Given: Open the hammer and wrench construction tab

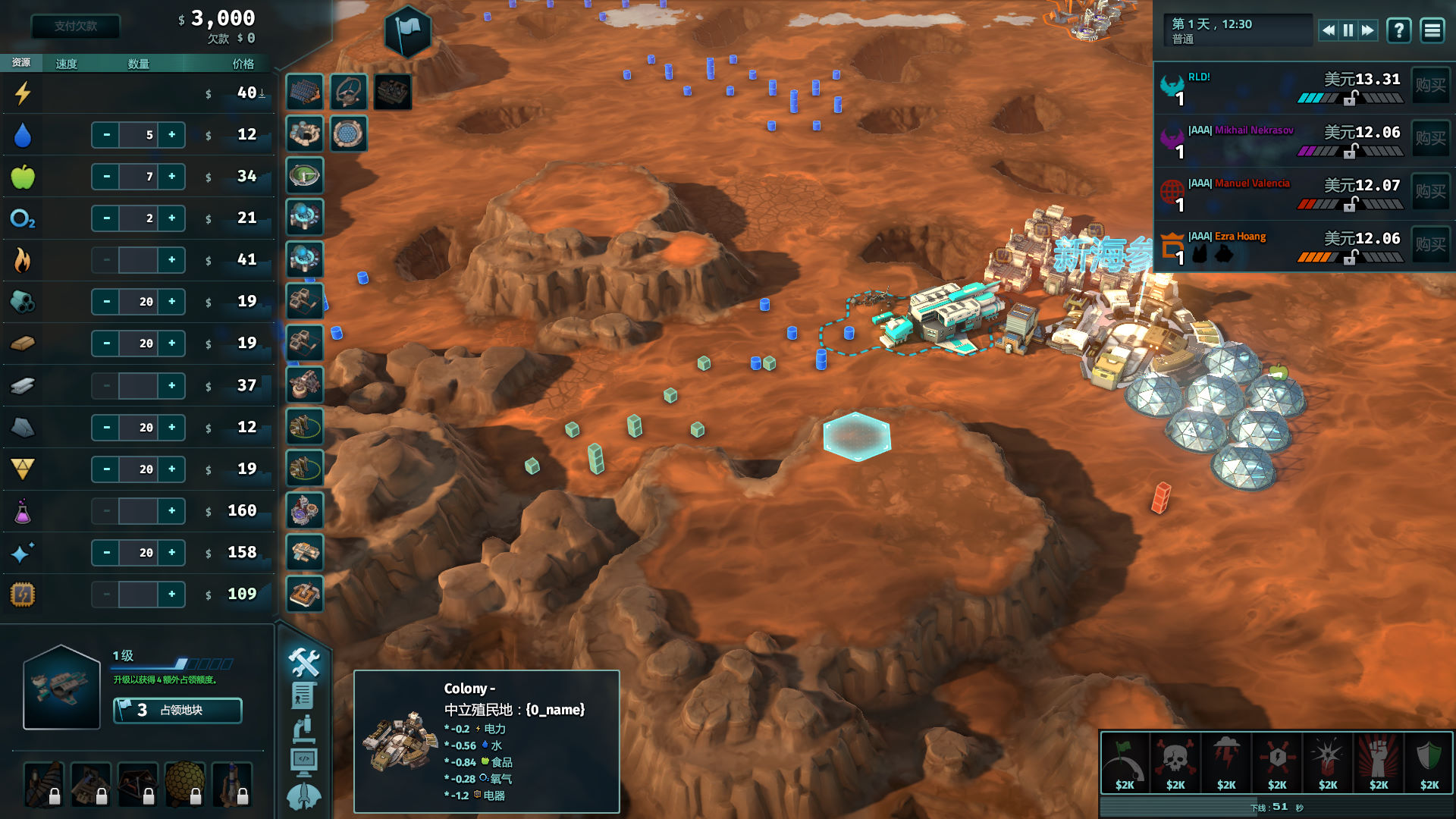Looking at the screenshot, I should pyautogui.click(x=304, y=662).
